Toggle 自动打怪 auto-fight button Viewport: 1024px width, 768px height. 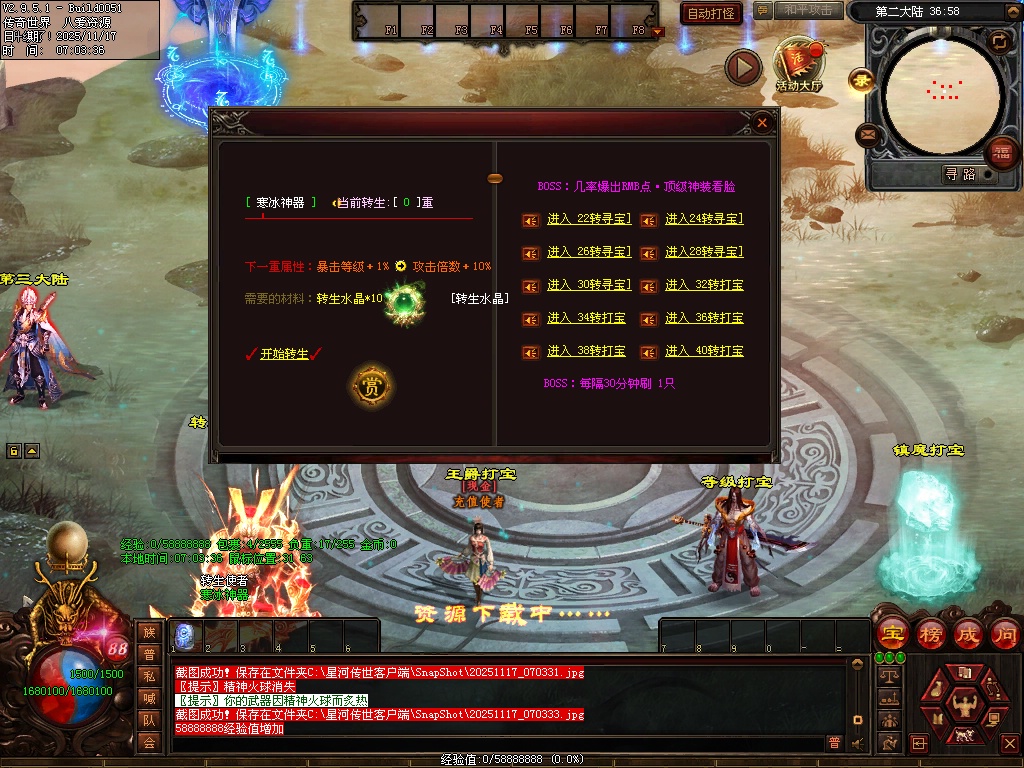tap(711, 13)
